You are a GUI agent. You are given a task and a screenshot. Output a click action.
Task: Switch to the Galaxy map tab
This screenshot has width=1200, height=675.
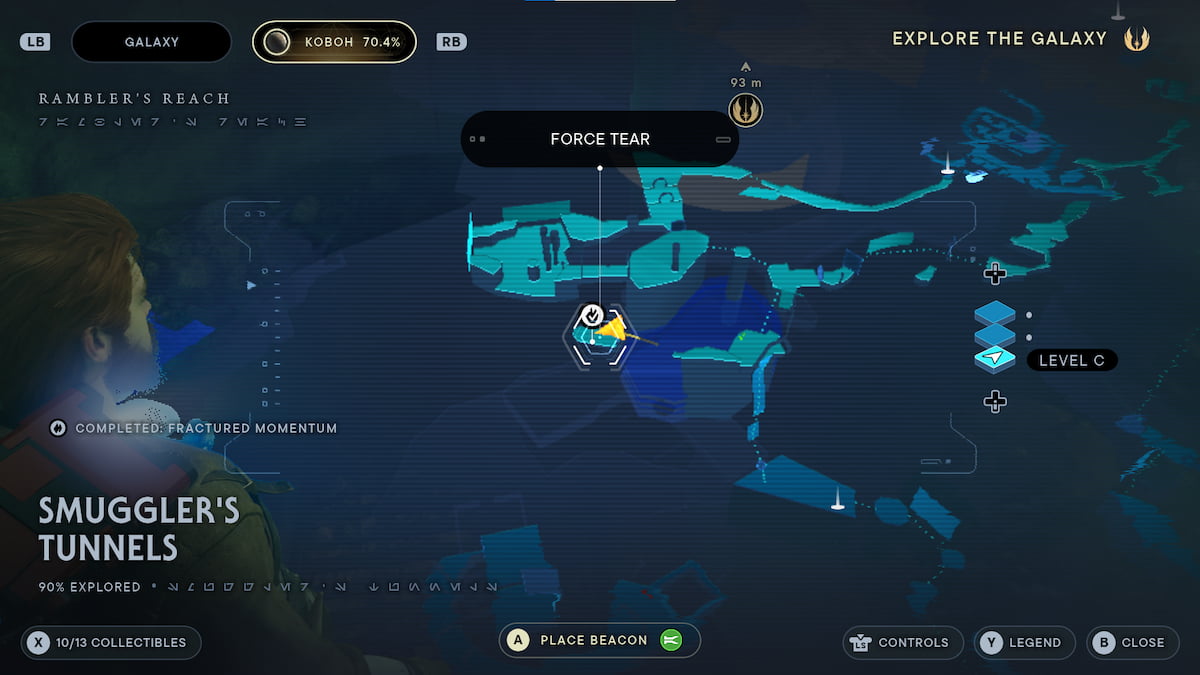coord(151,42)
